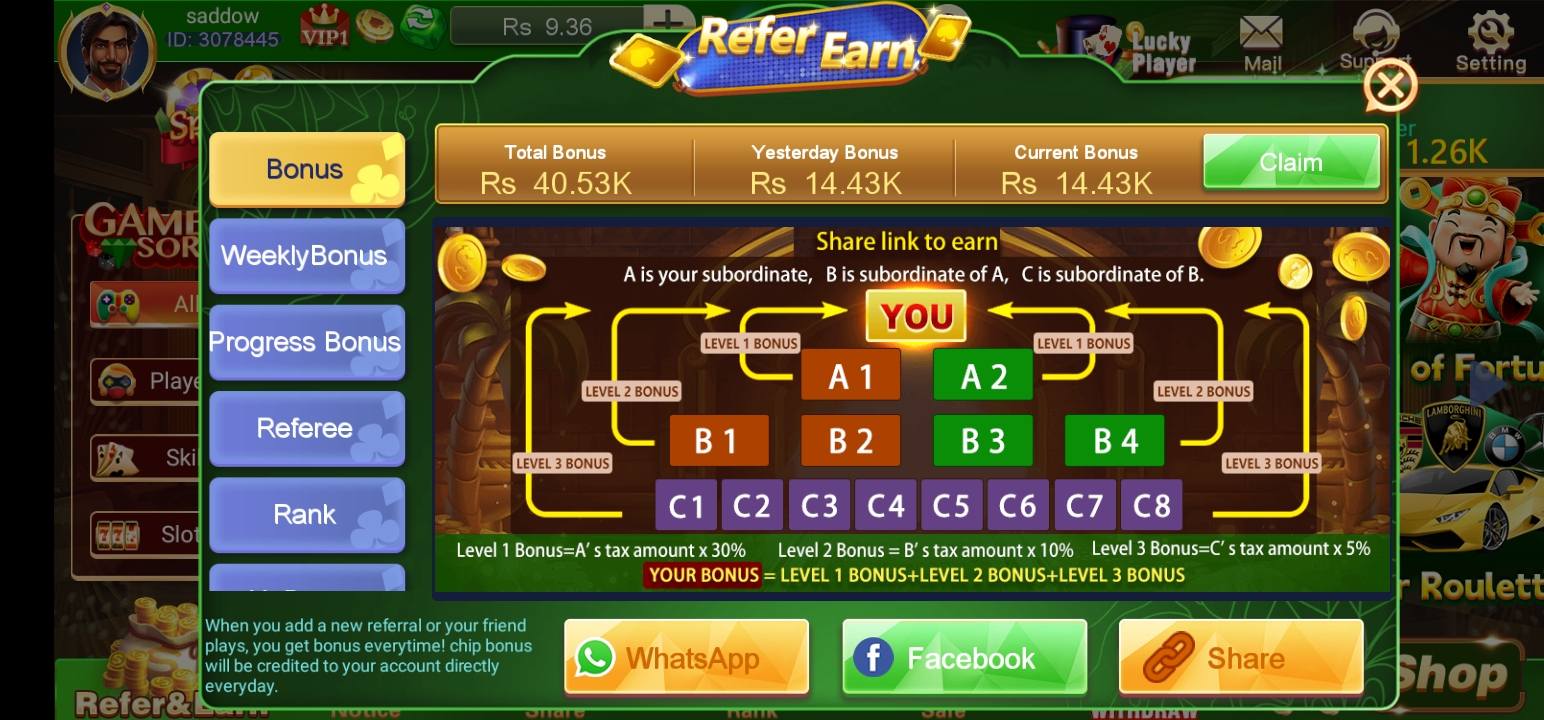Viewport: 1544px width, 720px height.
Task: Click the green dice refresh icon
Action: coord(424,27)
